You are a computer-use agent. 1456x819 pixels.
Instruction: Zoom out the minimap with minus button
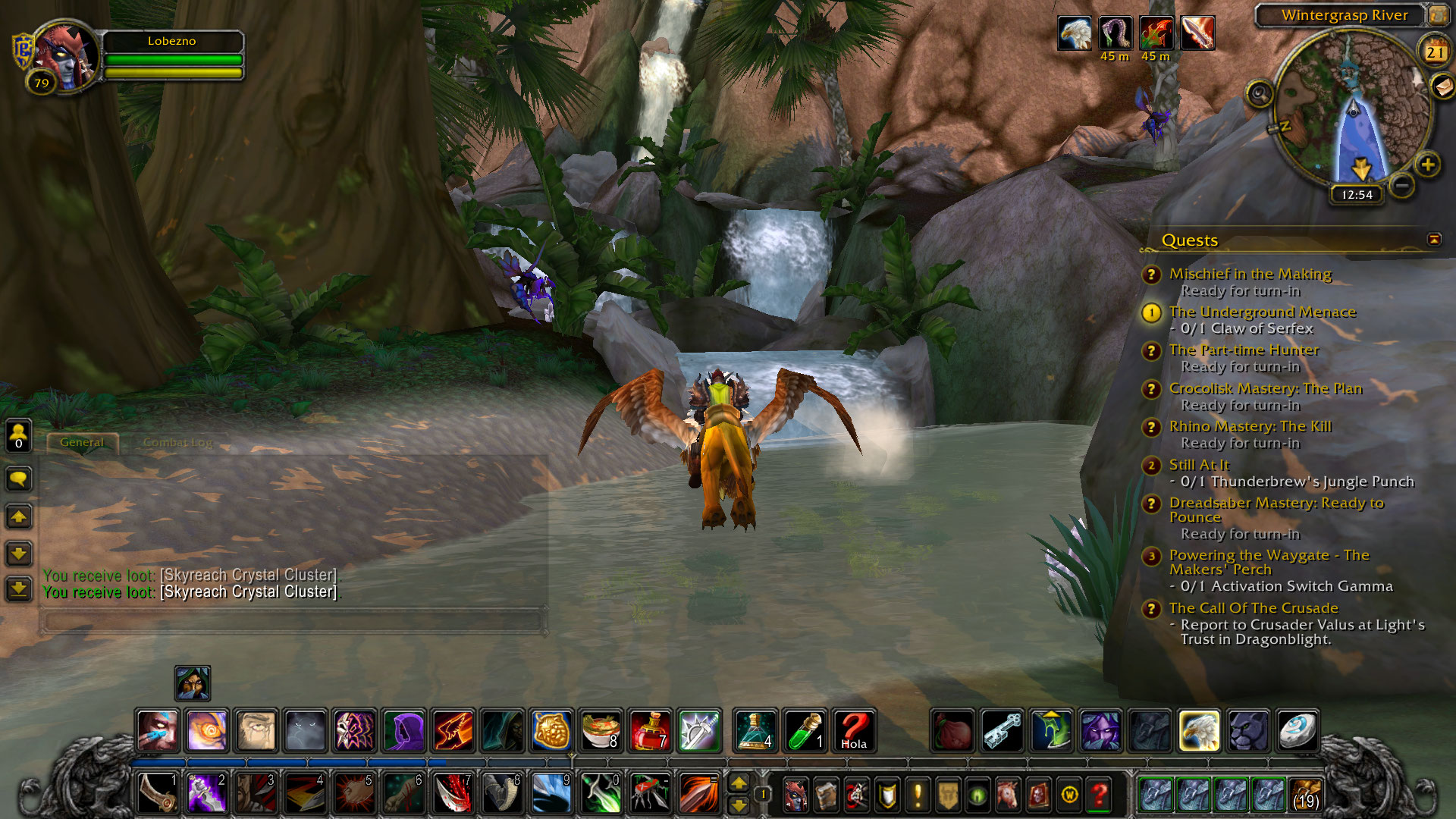tap(1402, 185)
